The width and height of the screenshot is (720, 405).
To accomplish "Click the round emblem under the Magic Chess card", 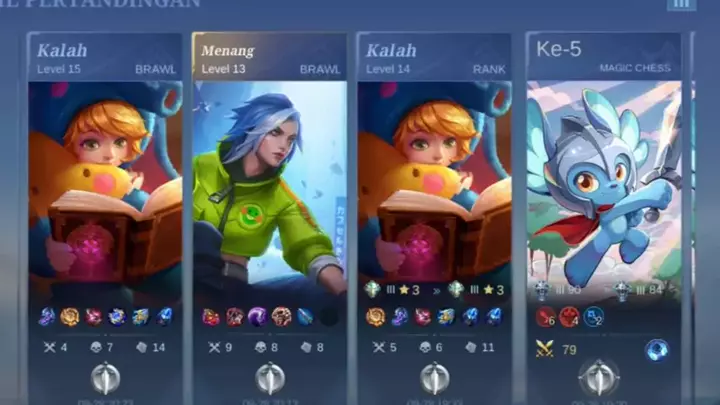I will coord(598,377).
